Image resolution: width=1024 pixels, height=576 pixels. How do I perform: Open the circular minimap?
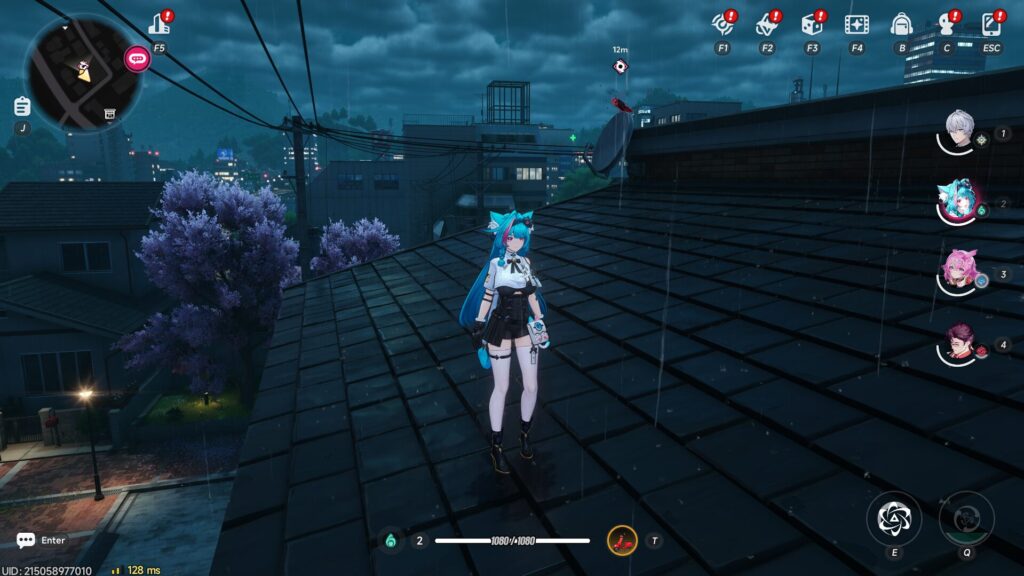pyautogui.click(x=82, y=72)
